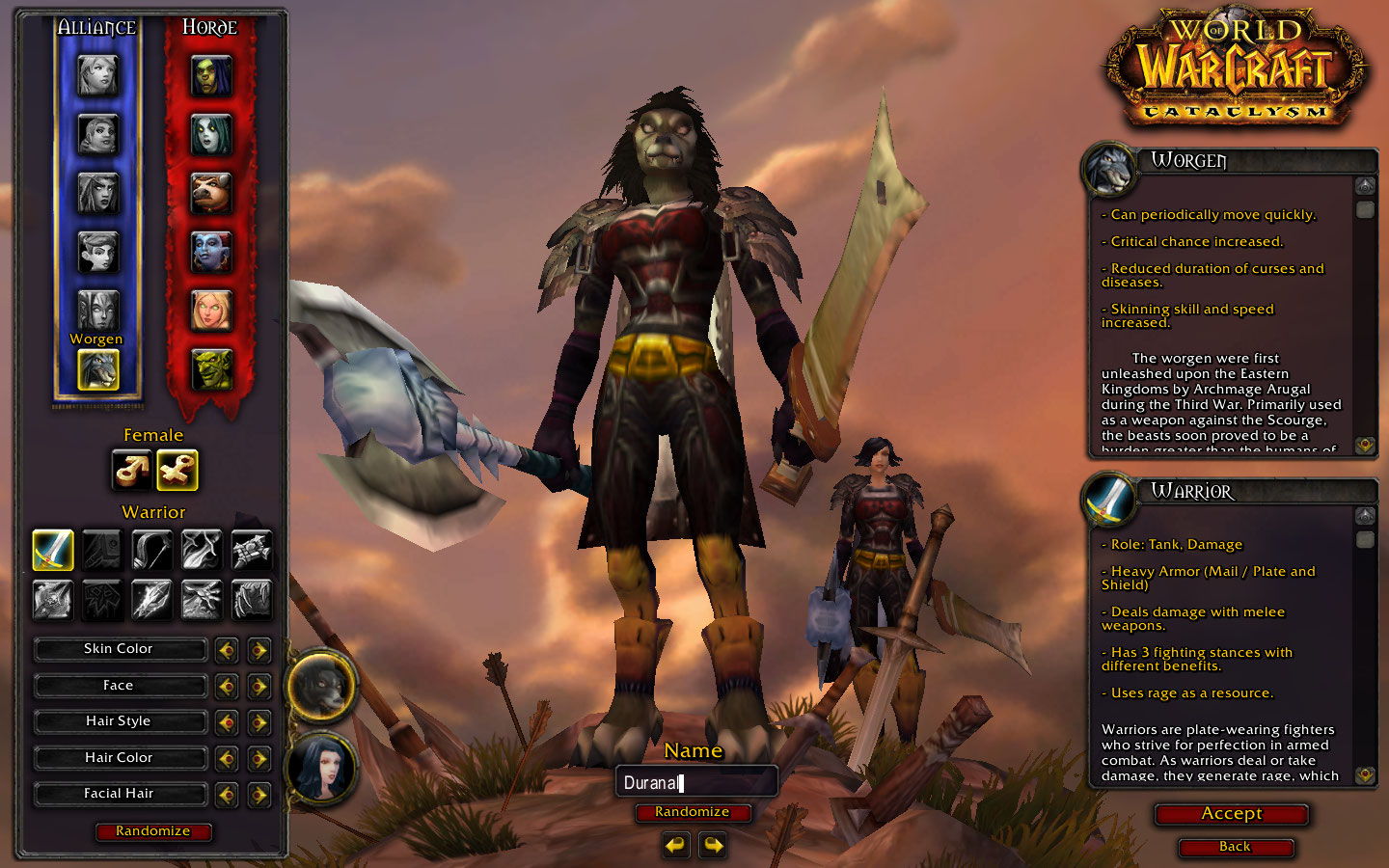Choose the Blood Elf race icon

(x=210, y=311)
